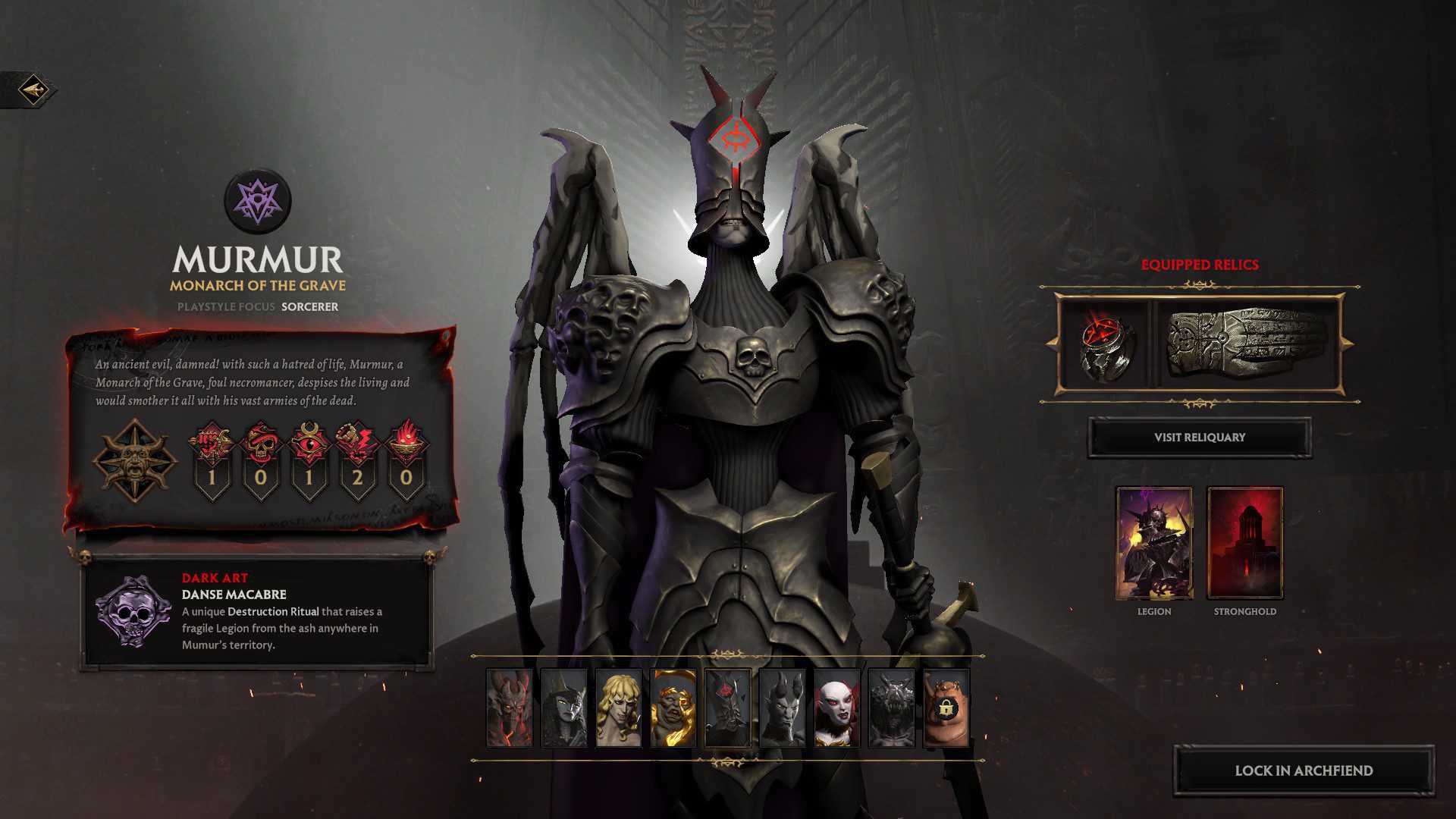Lock in Murmur as your Archfiend
Viewport: 1456px width, 819px height.
point(1304,770)
